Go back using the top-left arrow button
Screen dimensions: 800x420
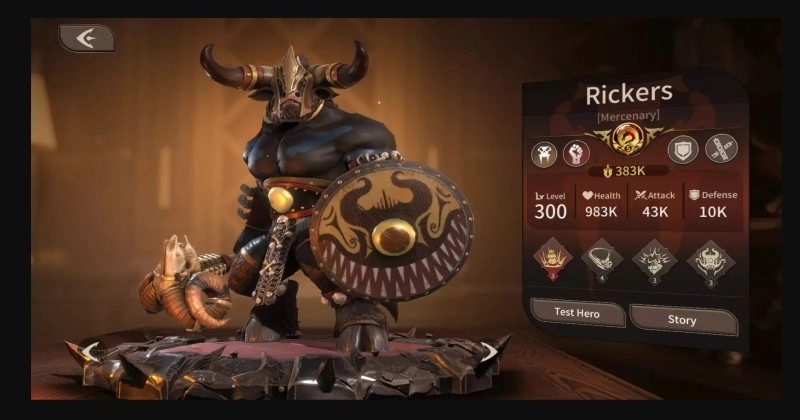click(86, 38)
